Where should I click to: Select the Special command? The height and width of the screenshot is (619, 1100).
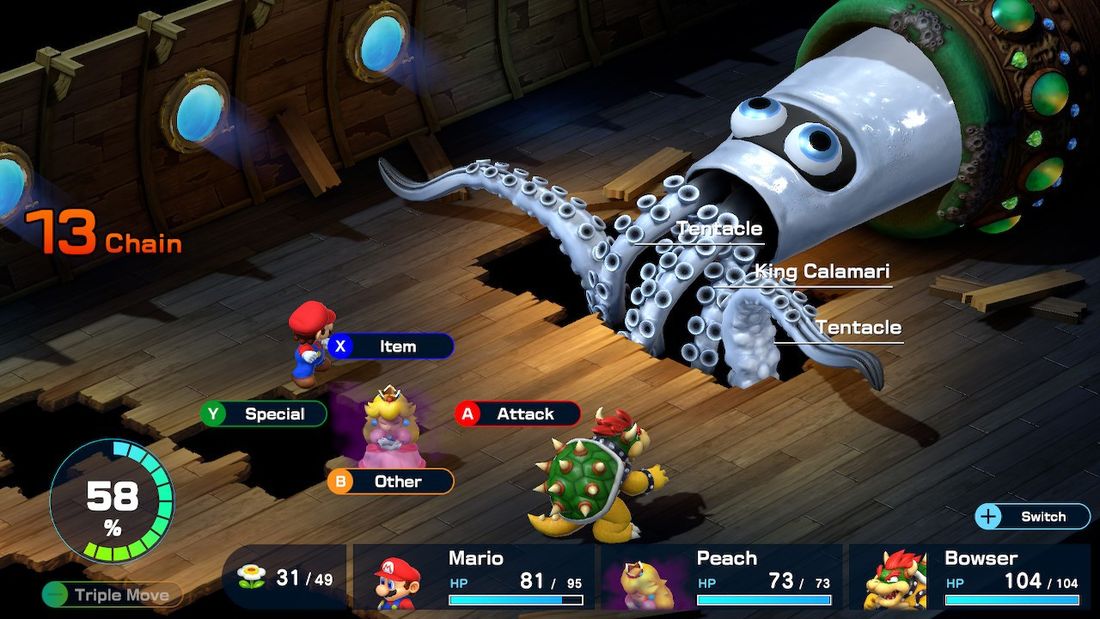(264, 414)
